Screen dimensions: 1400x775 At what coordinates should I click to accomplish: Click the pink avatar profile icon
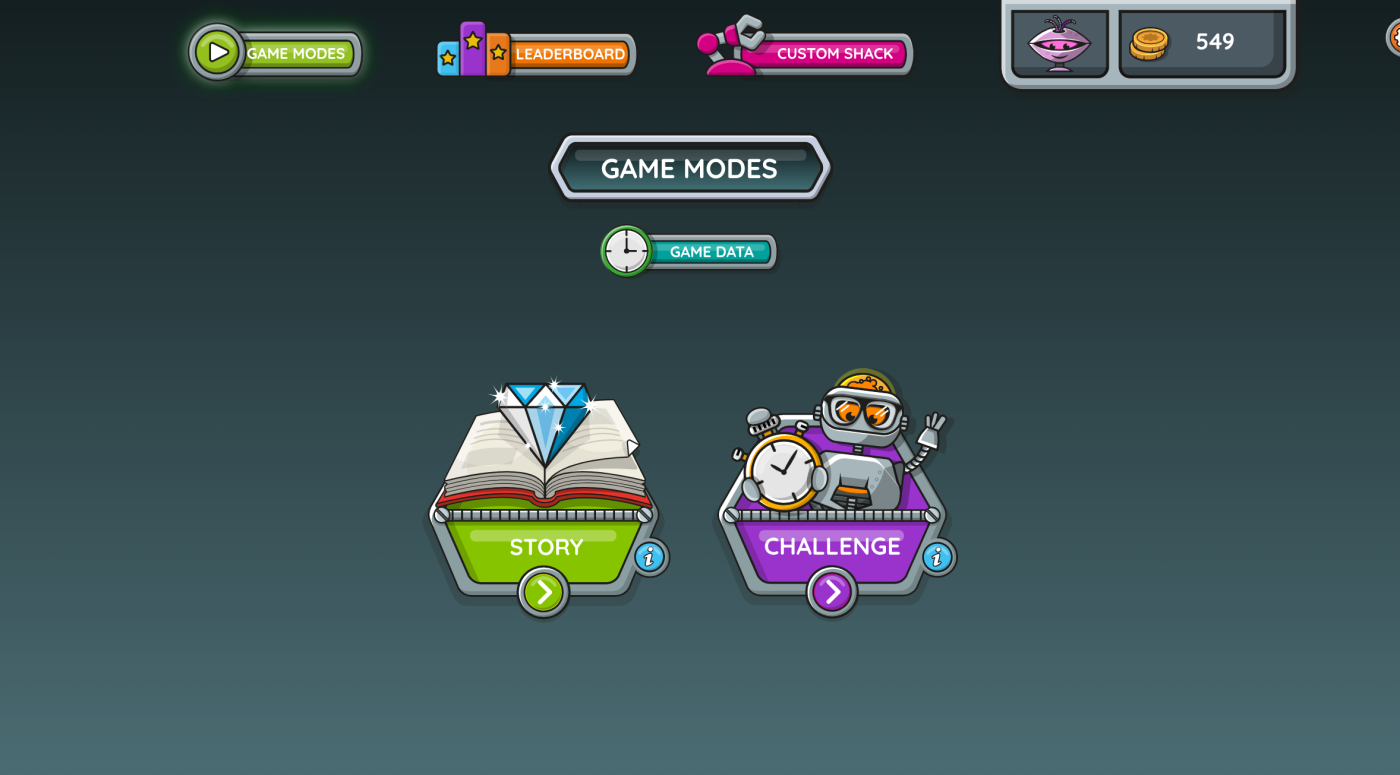coord(1059,44)
